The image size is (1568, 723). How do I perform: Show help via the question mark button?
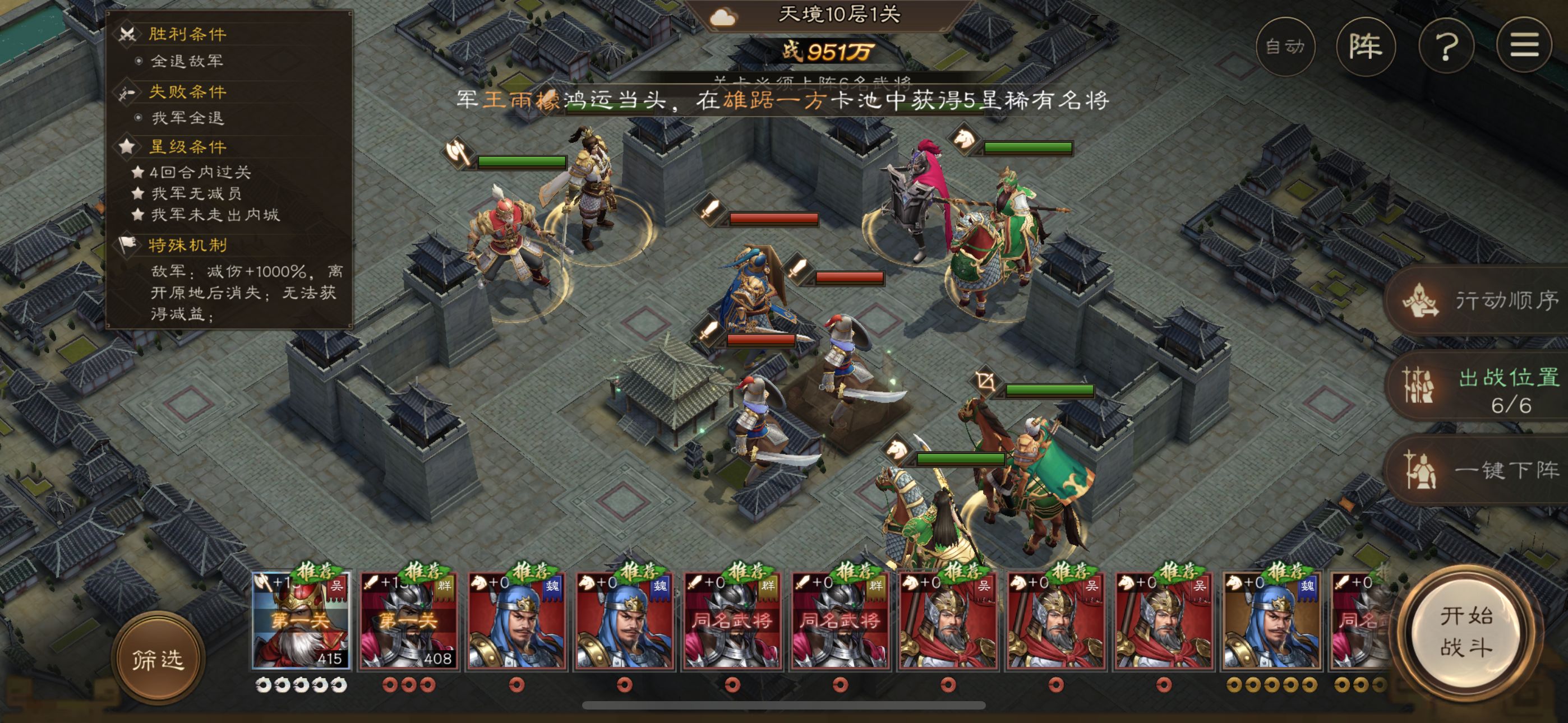point(1446,47)
